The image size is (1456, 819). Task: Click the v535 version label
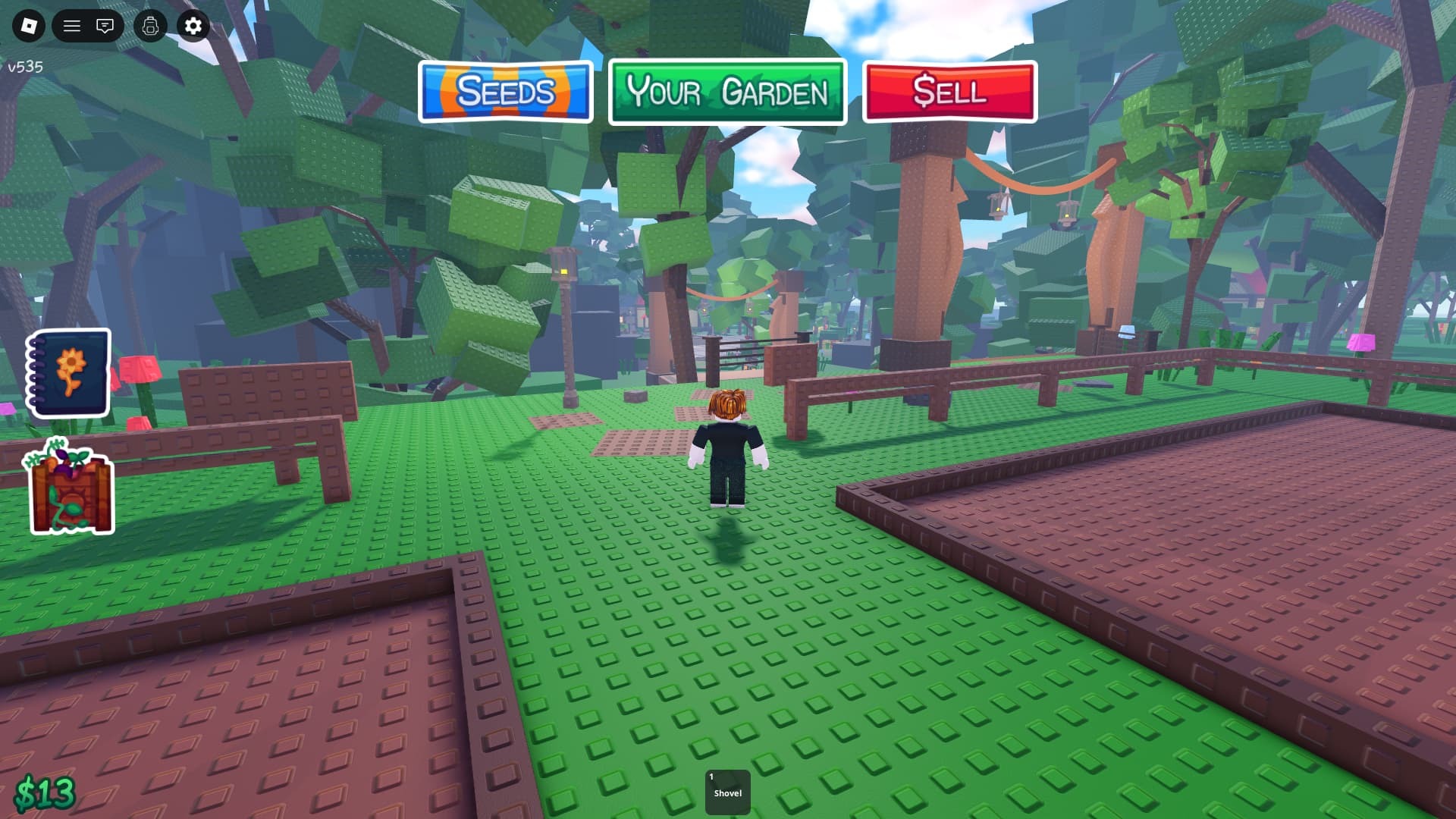point(25,67)
